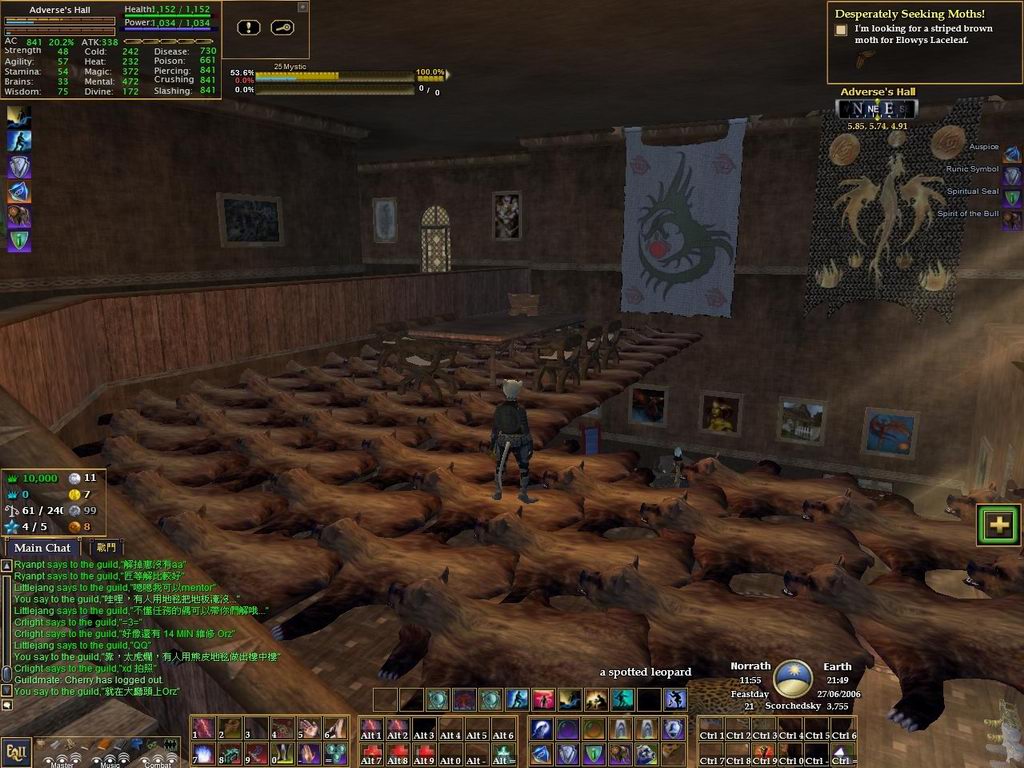The image size is (1024, 768).
Task: Use the Alt 1 hotbar ability
Action: (372, 728)
